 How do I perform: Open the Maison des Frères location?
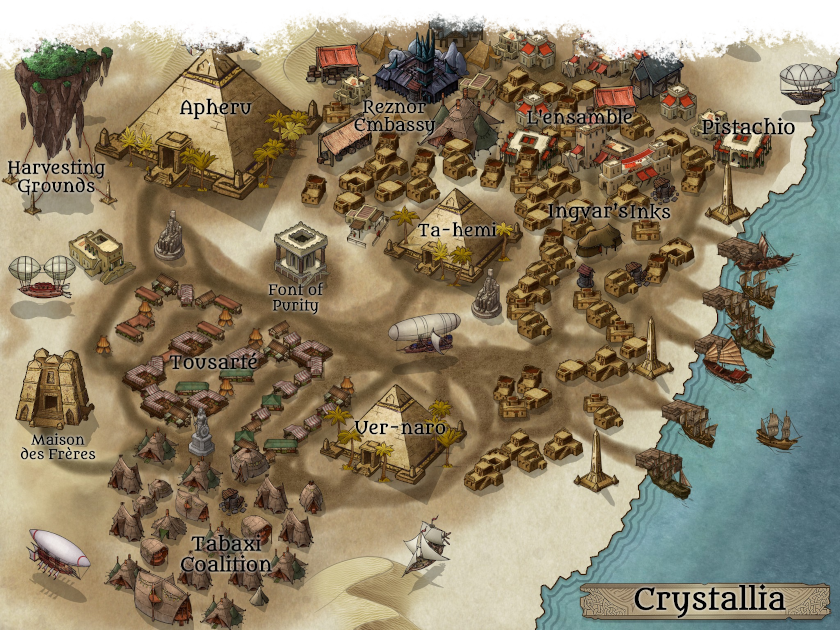tap(58, 447)
